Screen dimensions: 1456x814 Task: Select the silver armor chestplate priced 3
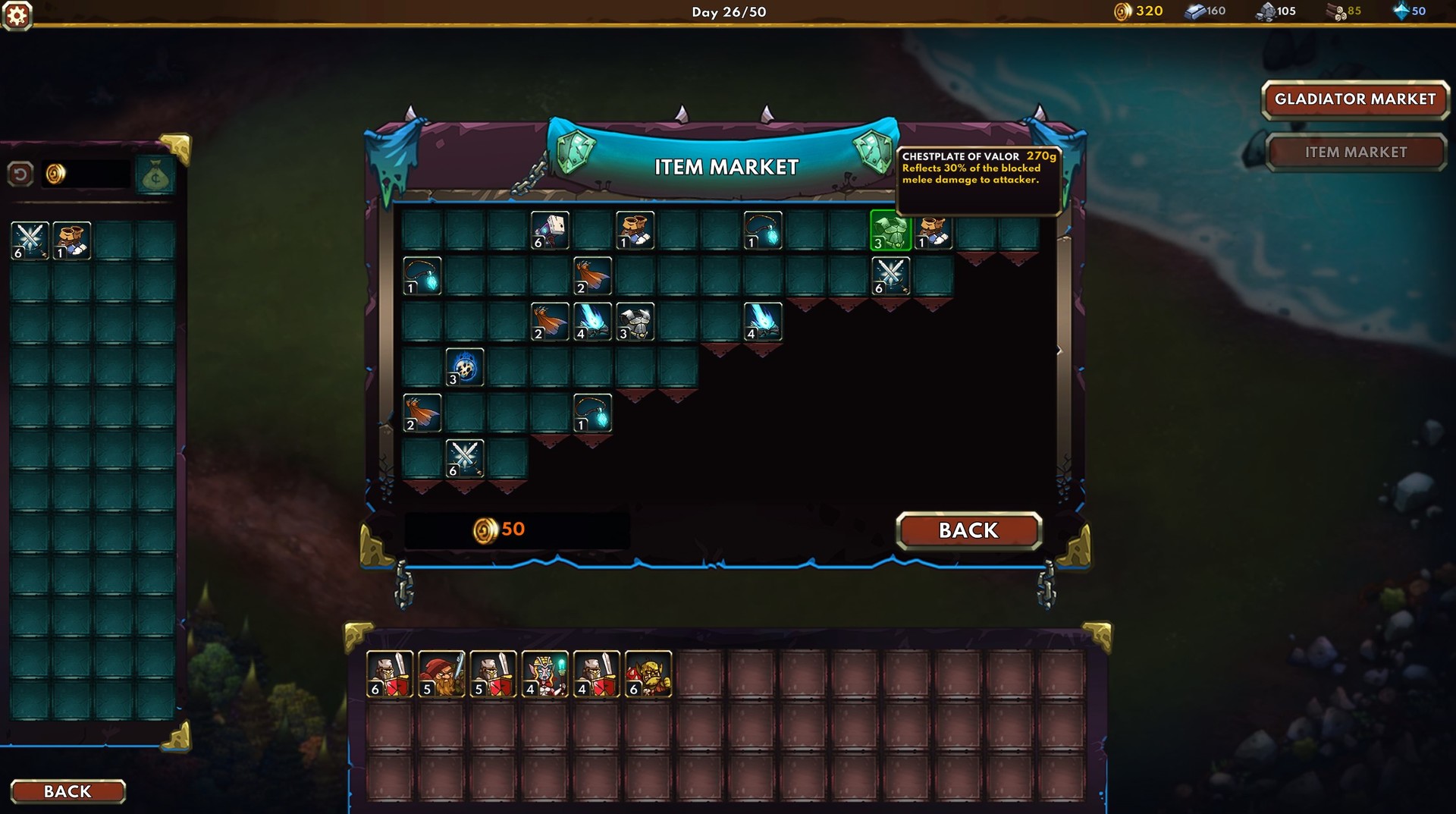coord(636,322)
